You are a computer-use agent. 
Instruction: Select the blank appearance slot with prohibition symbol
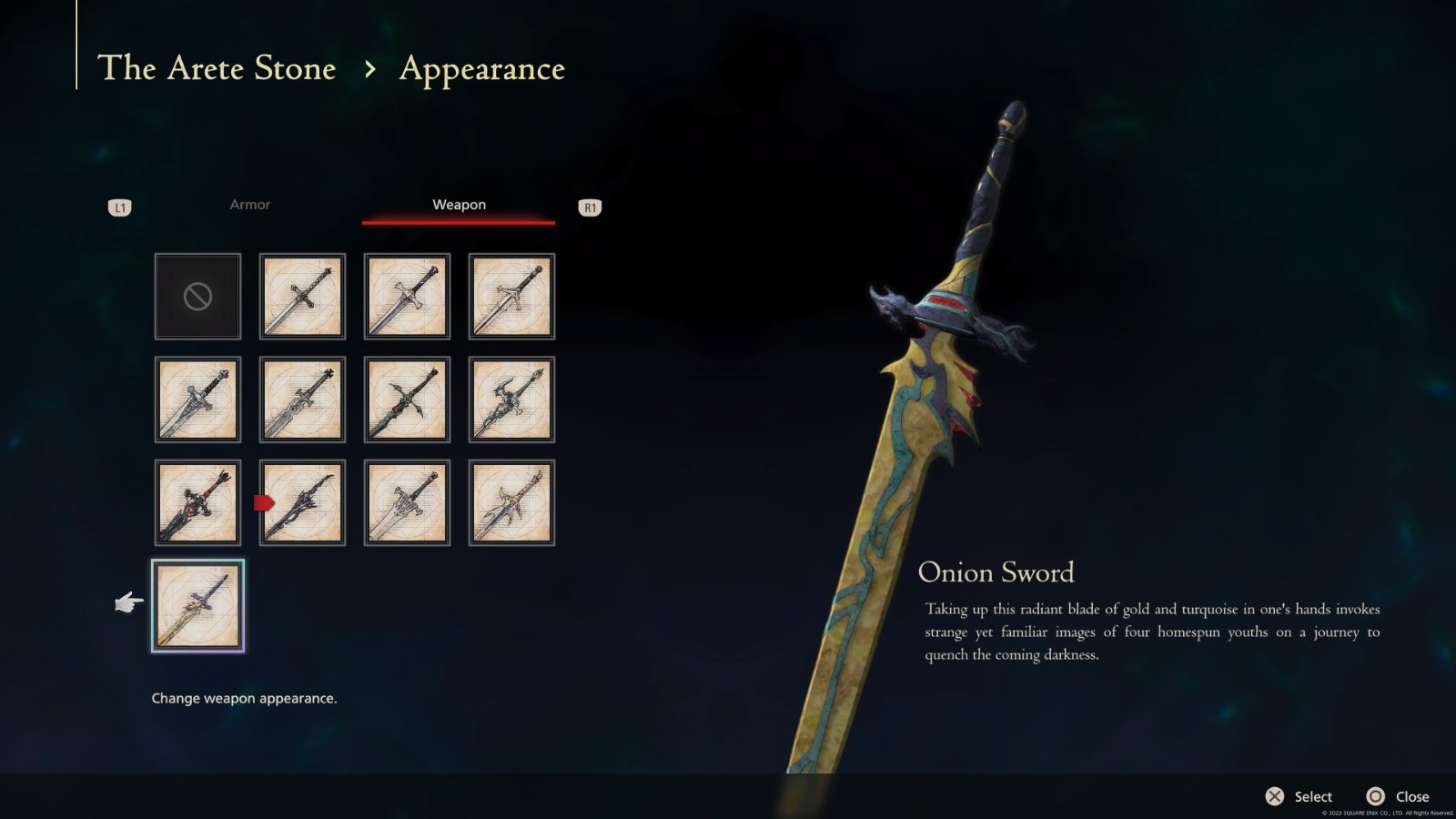[197, 295]
